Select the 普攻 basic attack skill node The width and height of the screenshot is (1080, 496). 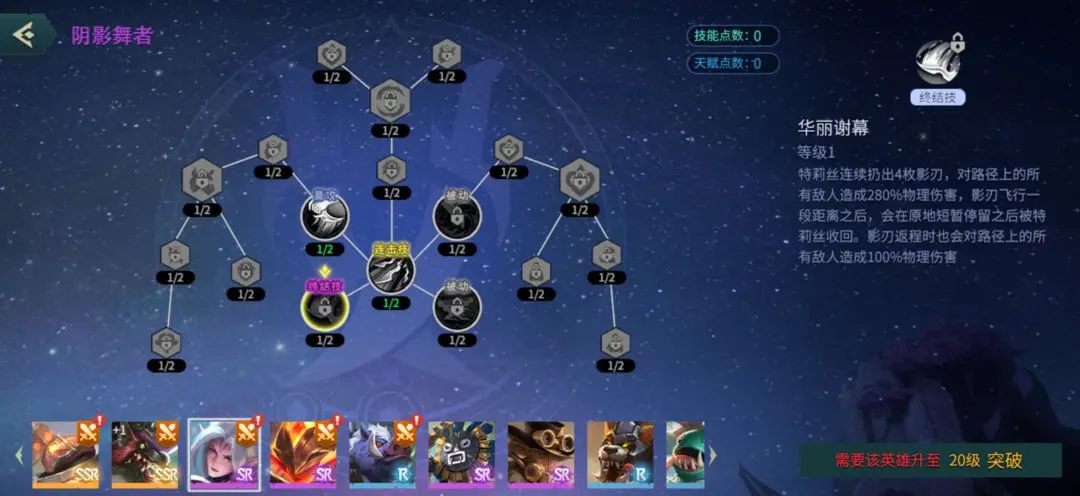(325, 215)
